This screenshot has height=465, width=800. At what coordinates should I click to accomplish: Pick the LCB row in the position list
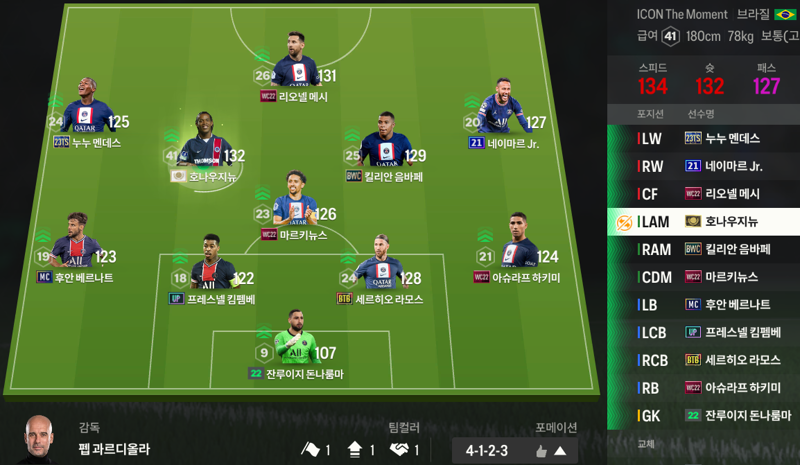tap(703, 332)
